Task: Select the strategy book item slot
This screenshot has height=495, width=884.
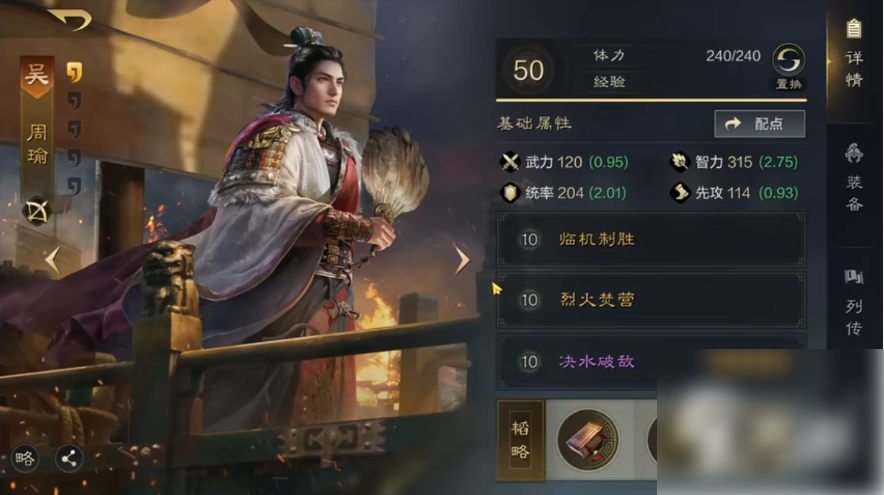Action: pyautogui.click(x=587, y=439)
